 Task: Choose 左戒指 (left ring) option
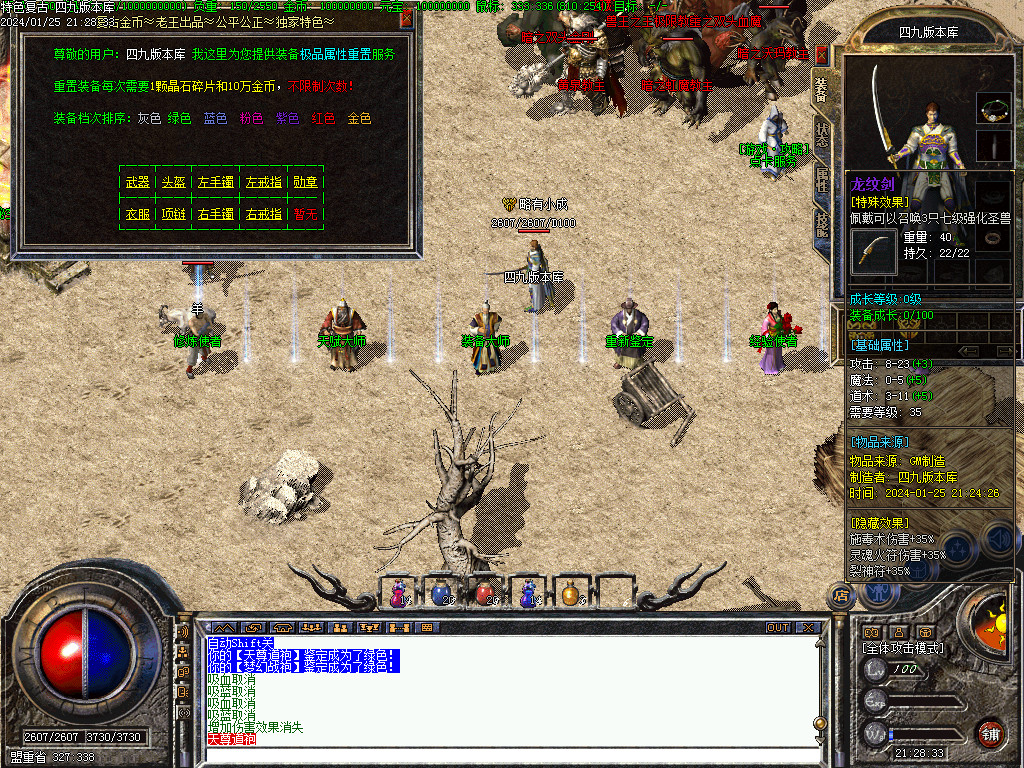[263, 182]
